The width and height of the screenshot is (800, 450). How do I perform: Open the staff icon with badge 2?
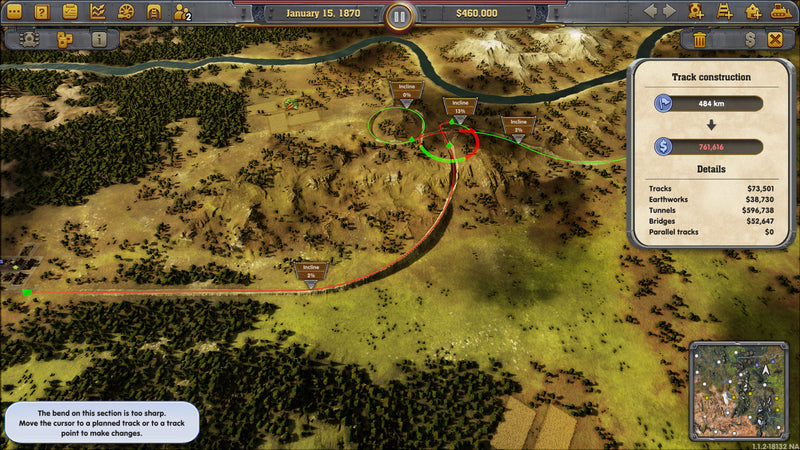pos(182,13)
